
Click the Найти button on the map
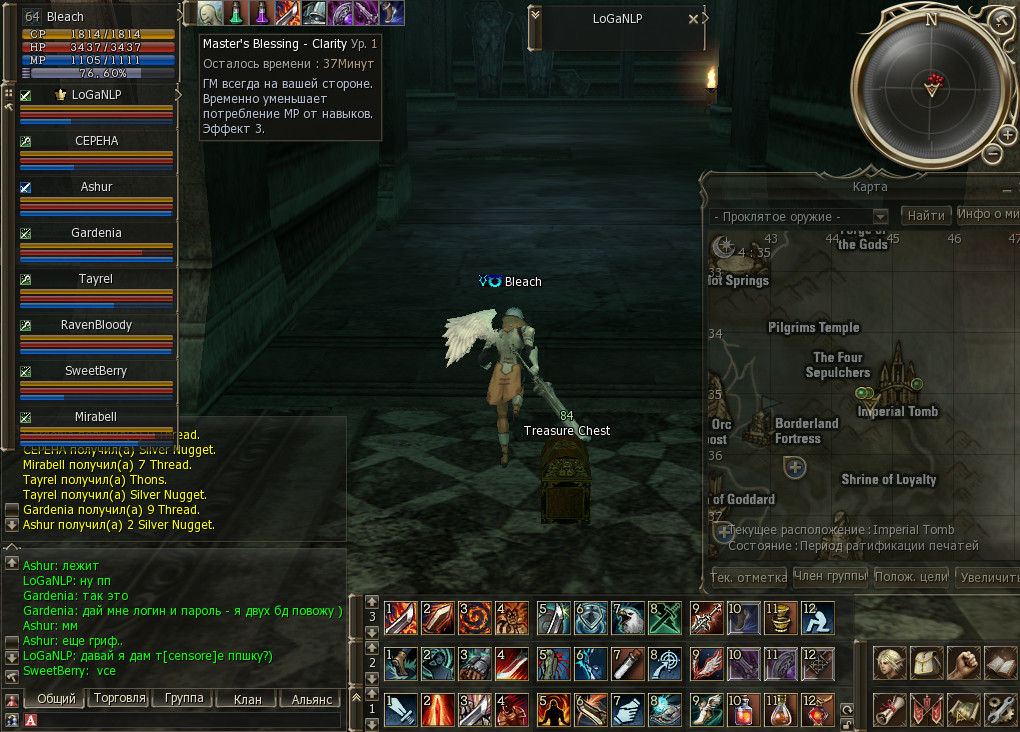[x=925, y=215]
